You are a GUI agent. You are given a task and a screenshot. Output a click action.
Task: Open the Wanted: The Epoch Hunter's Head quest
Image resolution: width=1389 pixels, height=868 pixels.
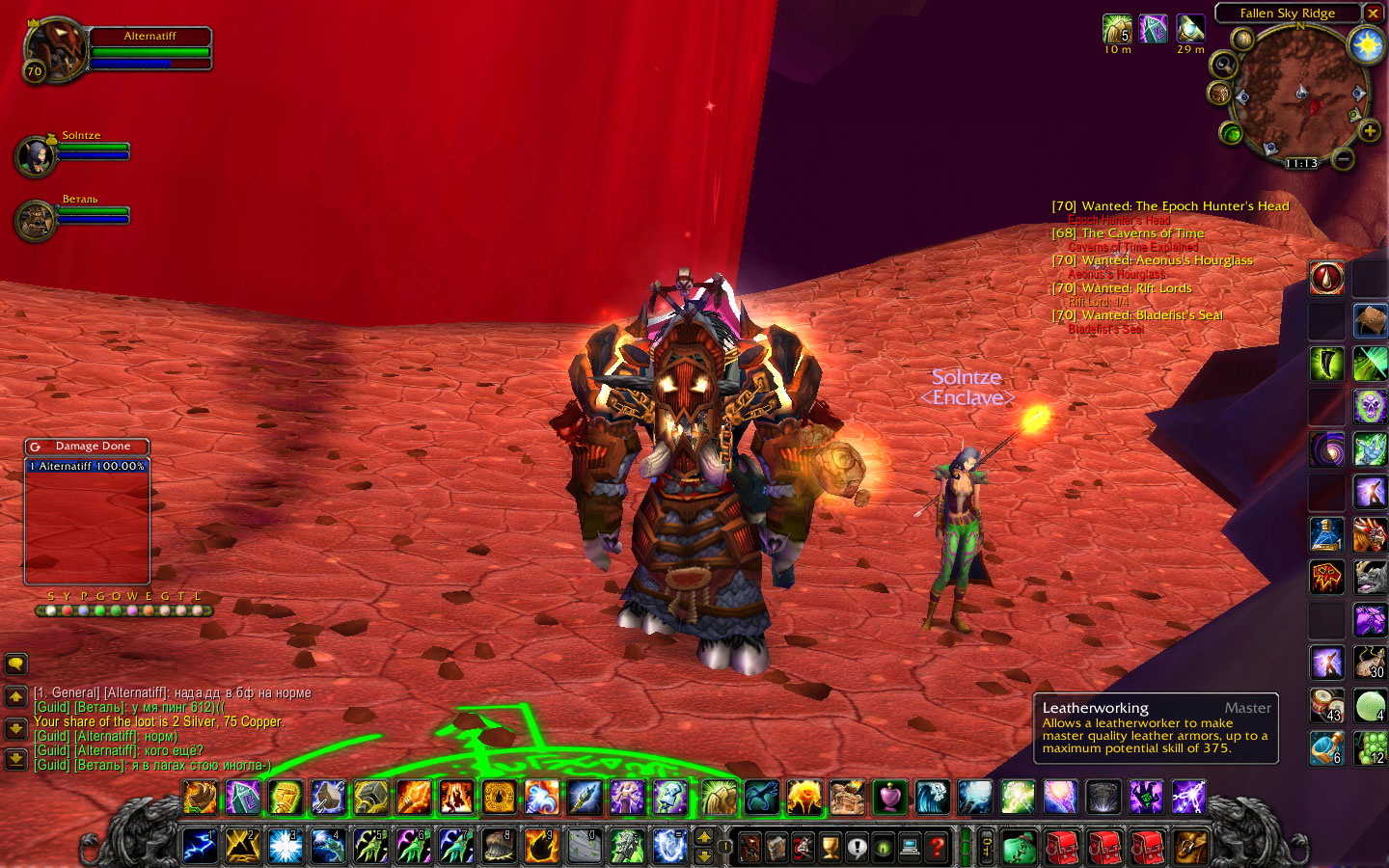tap(1185, 206)
